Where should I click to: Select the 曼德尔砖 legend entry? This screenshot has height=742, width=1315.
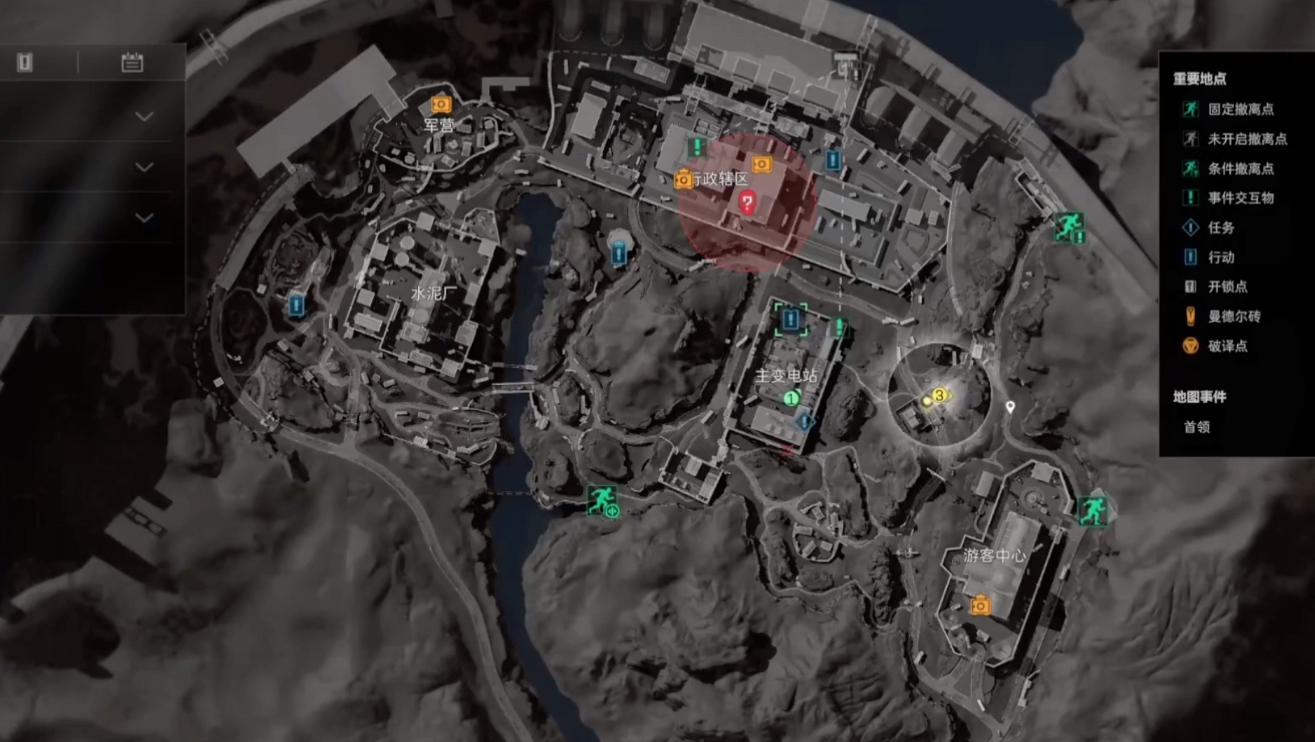click(1233, 316)
